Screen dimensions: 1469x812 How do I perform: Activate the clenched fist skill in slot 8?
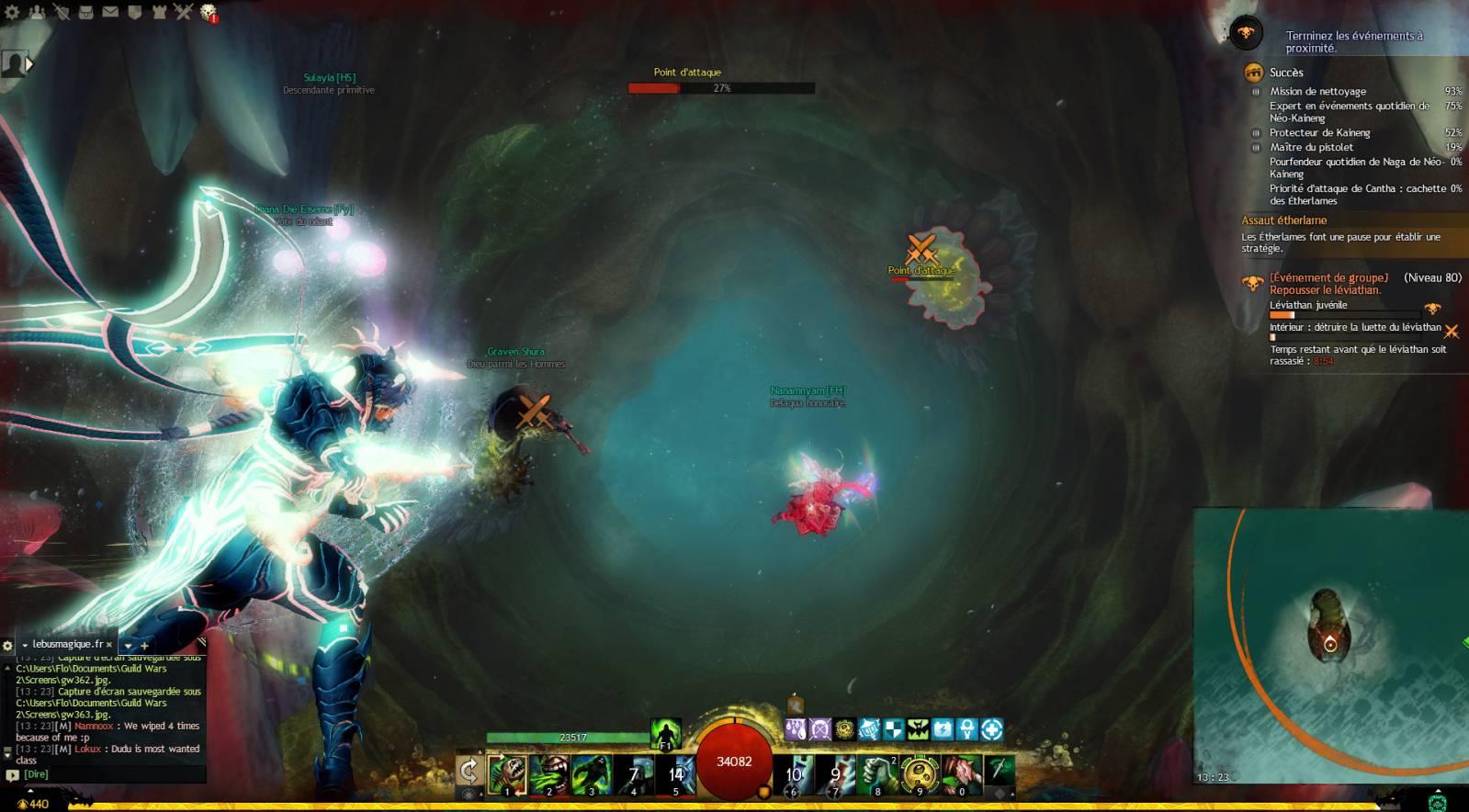click(877, 774)
